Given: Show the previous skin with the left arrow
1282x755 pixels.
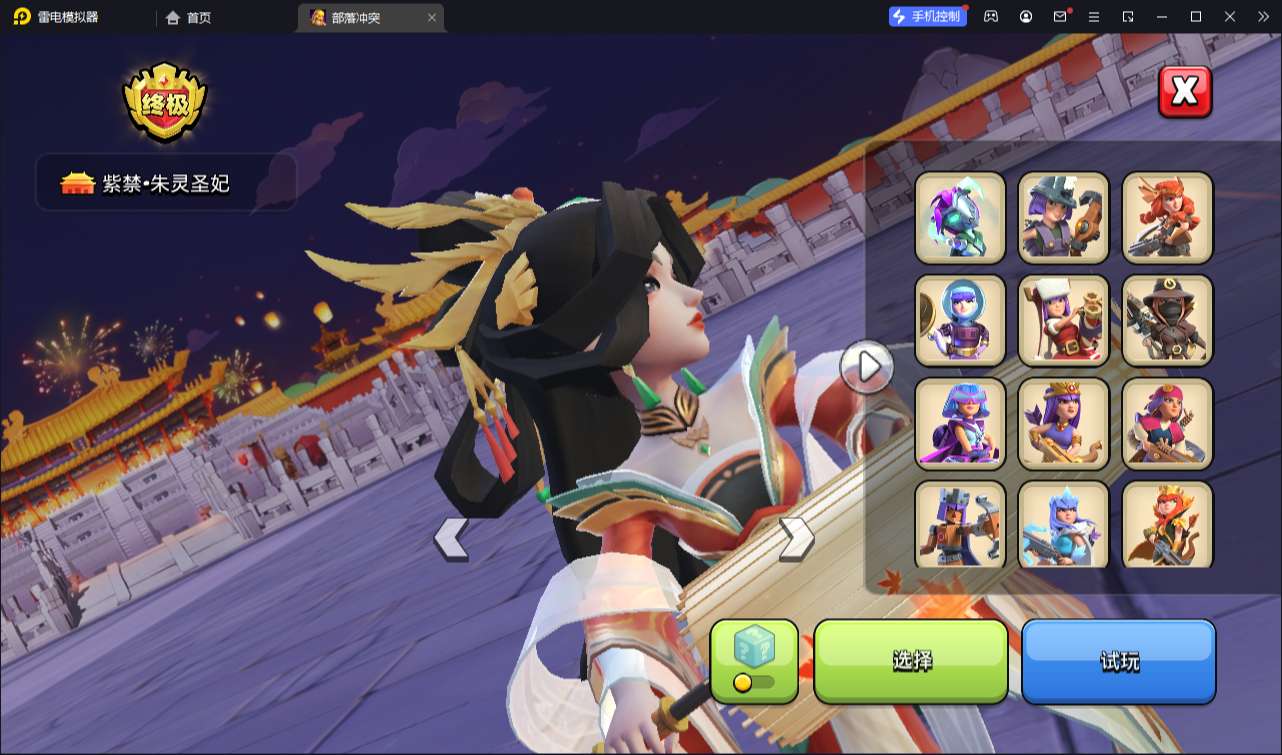Looking at the screenshot, I should coord(451,539).
